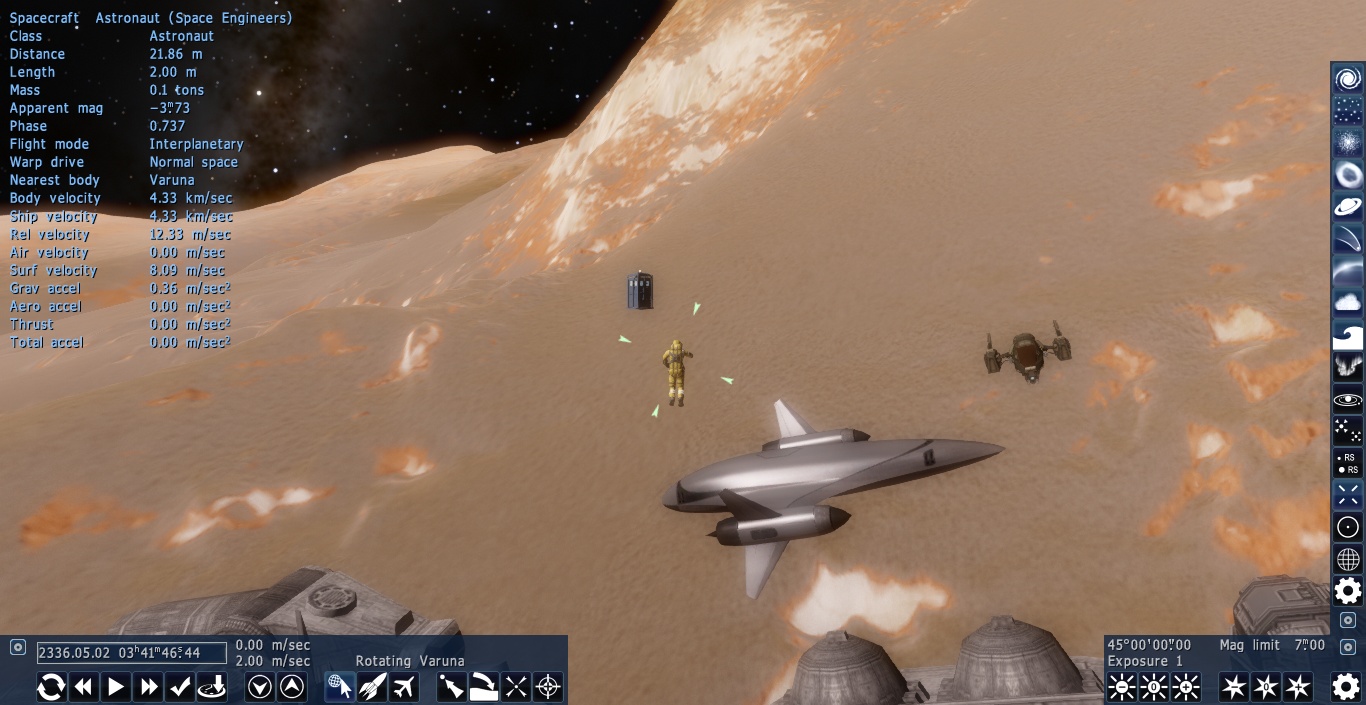Select the aircraft flight mode icon
Screen dimensions: 1366x705
(404, 687)
